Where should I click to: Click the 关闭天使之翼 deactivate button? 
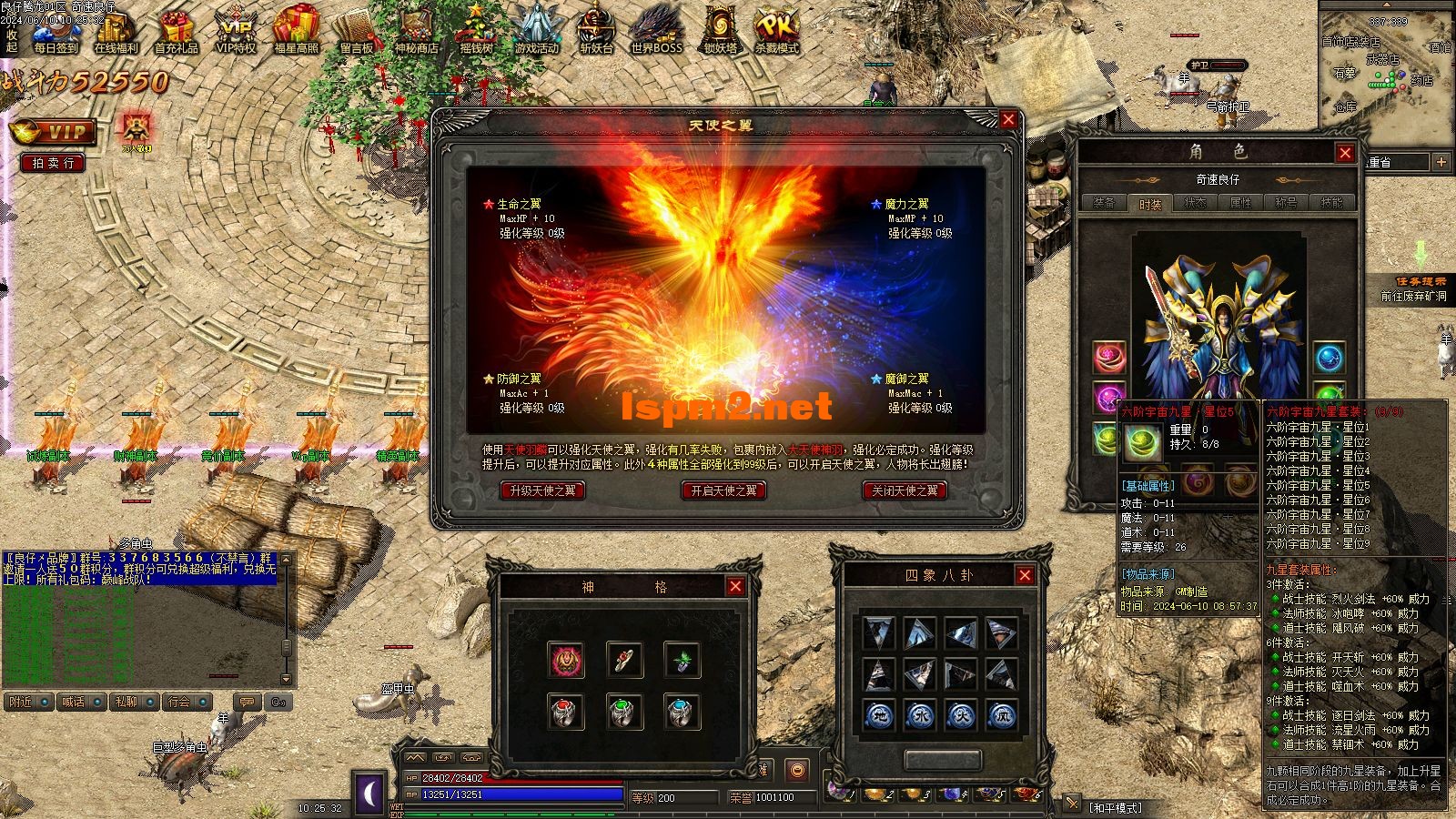coord(905,490)
